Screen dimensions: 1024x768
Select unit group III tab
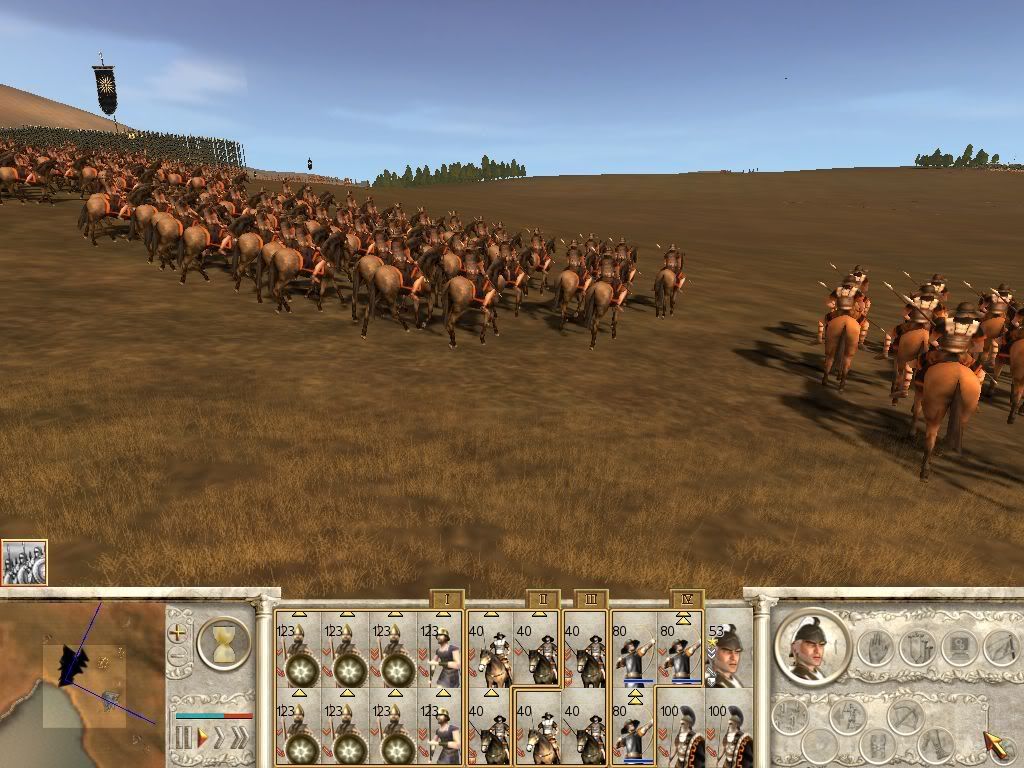point(591,600)
